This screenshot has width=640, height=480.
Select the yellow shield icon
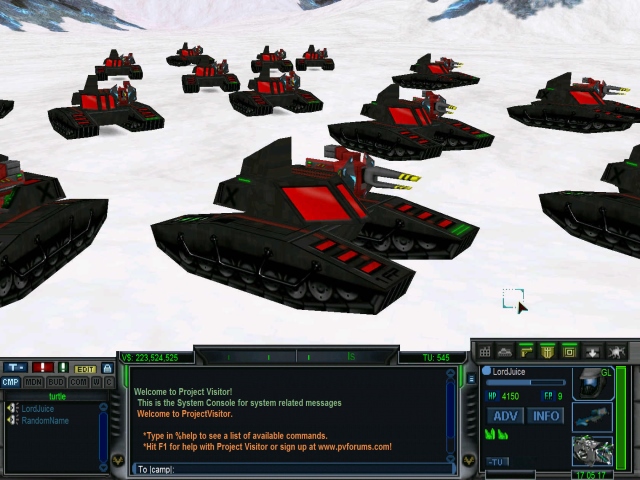[x=548, y=352]
